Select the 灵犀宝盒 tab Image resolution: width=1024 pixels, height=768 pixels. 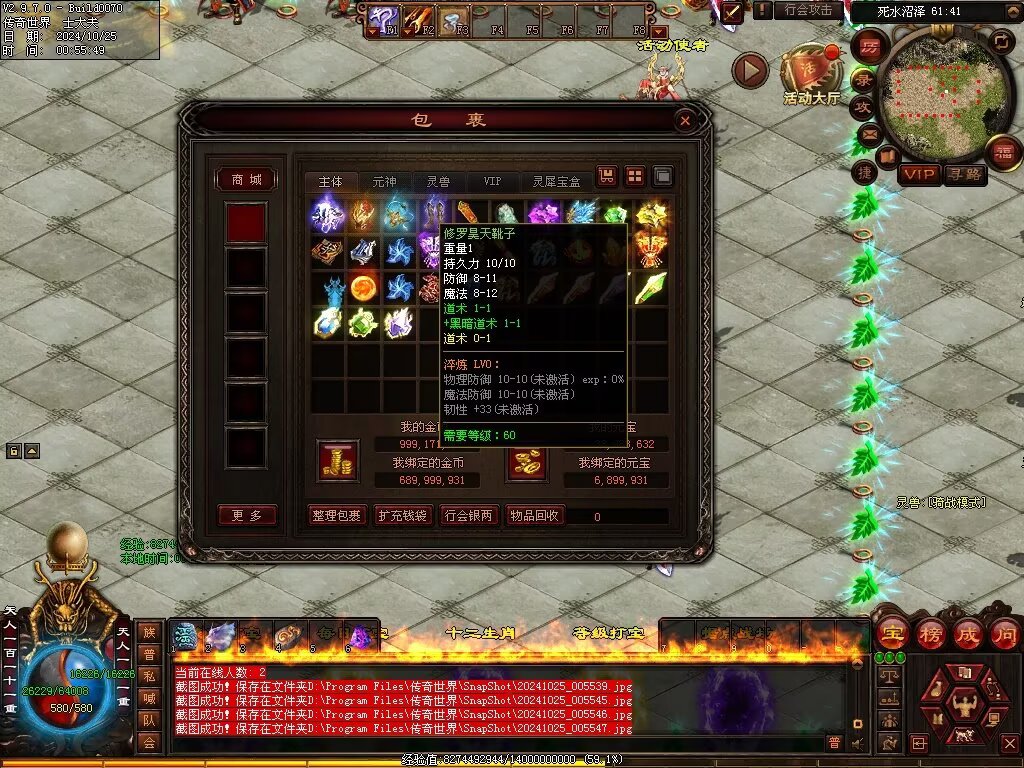pyautogui.click(x=556, y=181)
